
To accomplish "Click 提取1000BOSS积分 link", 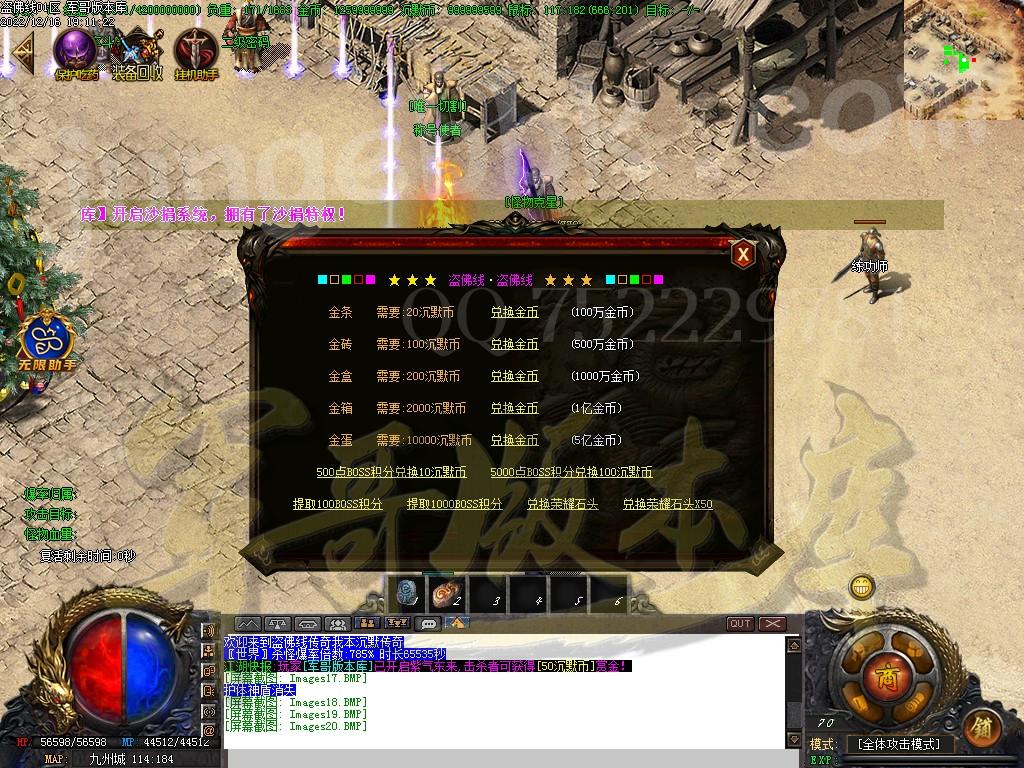I will click(454, 504).
